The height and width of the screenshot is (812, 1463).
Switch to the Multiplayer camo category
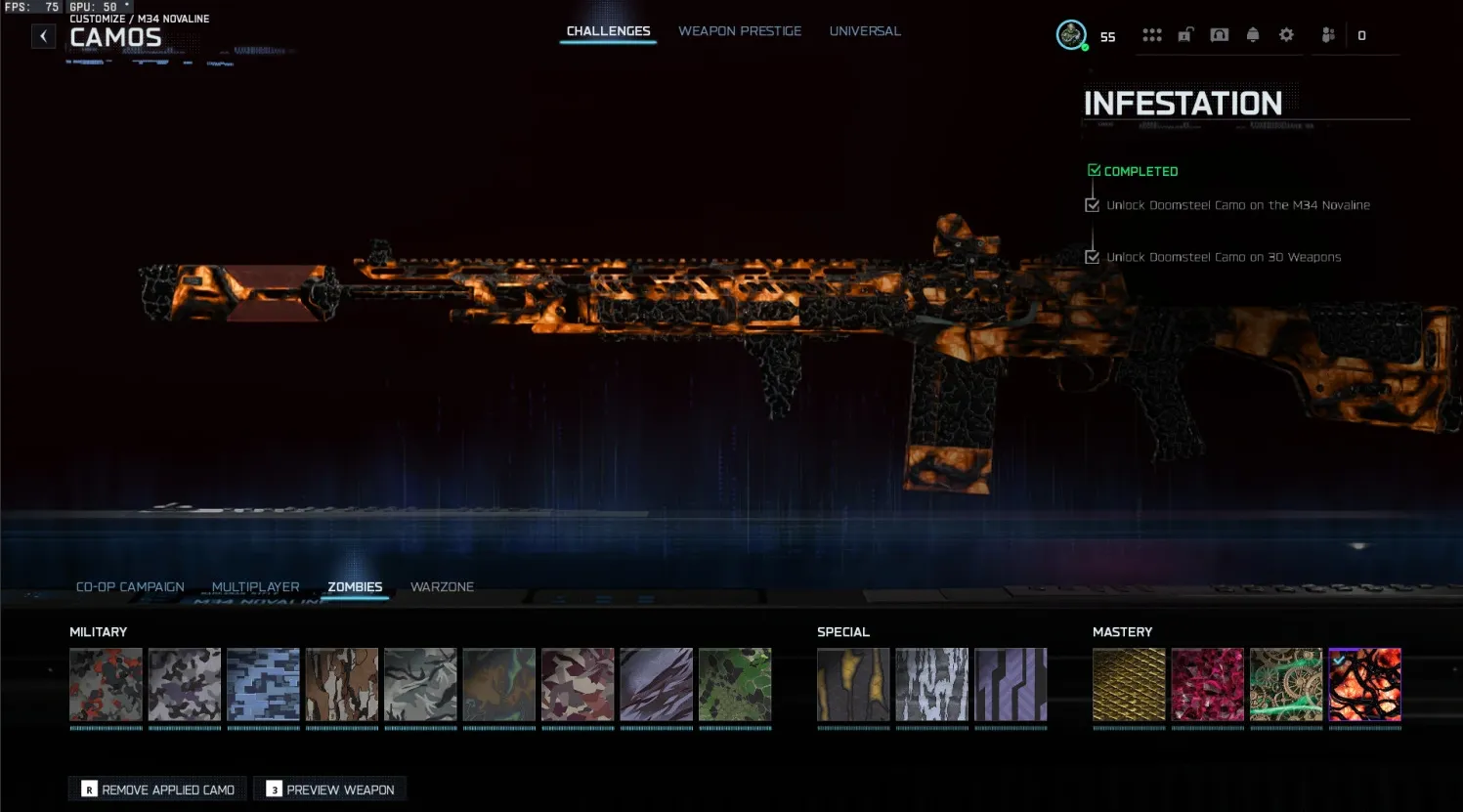pyautogui.click(x=256, y=586)
